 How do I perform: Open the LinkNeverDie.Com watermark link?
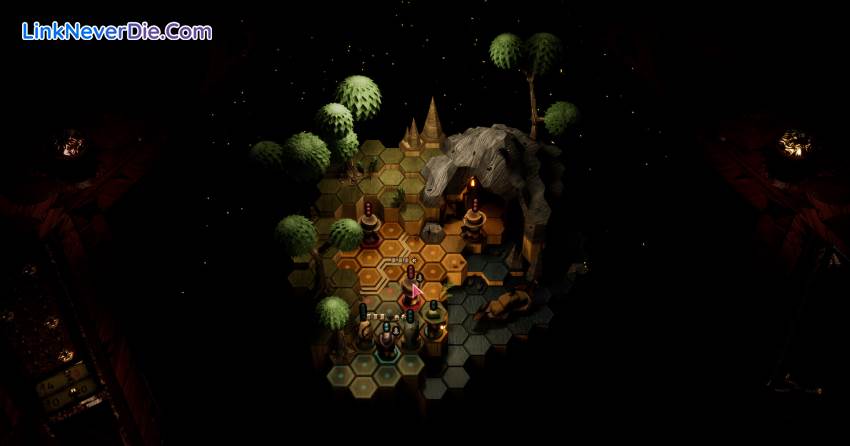point(117,32)
